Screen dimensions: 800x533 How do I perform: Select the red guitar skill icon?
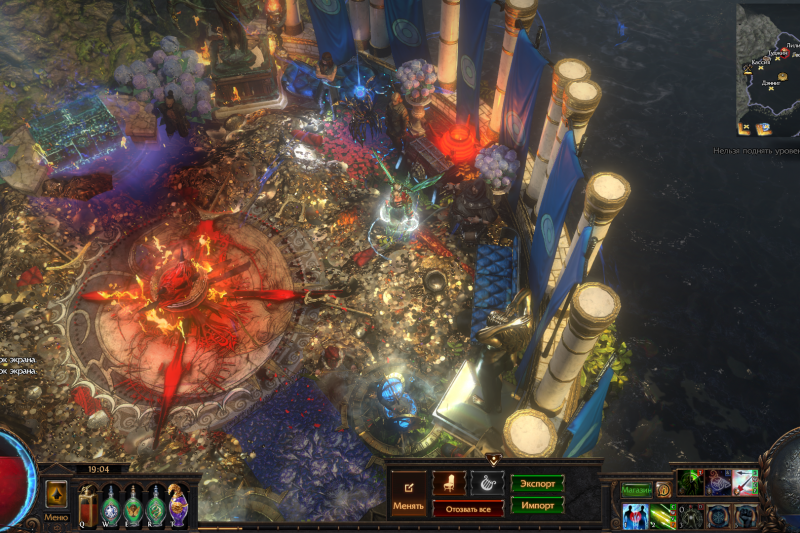744,483
